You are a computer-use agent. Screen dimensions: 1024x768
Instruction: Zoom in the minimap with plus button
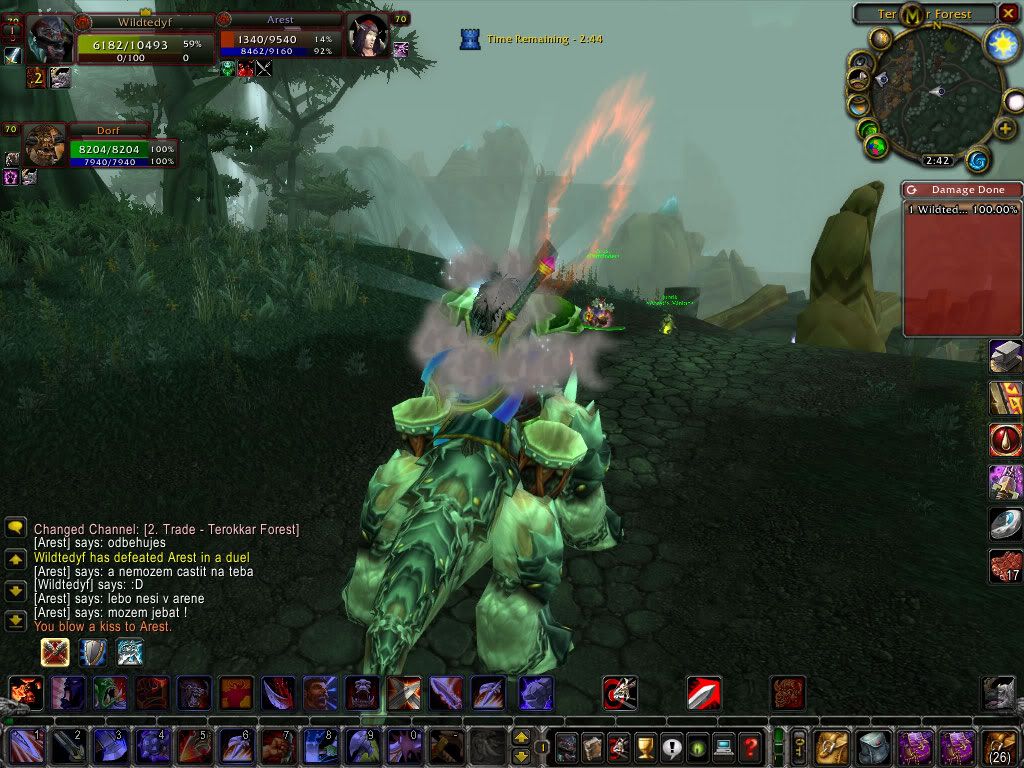click(1006, 128)
